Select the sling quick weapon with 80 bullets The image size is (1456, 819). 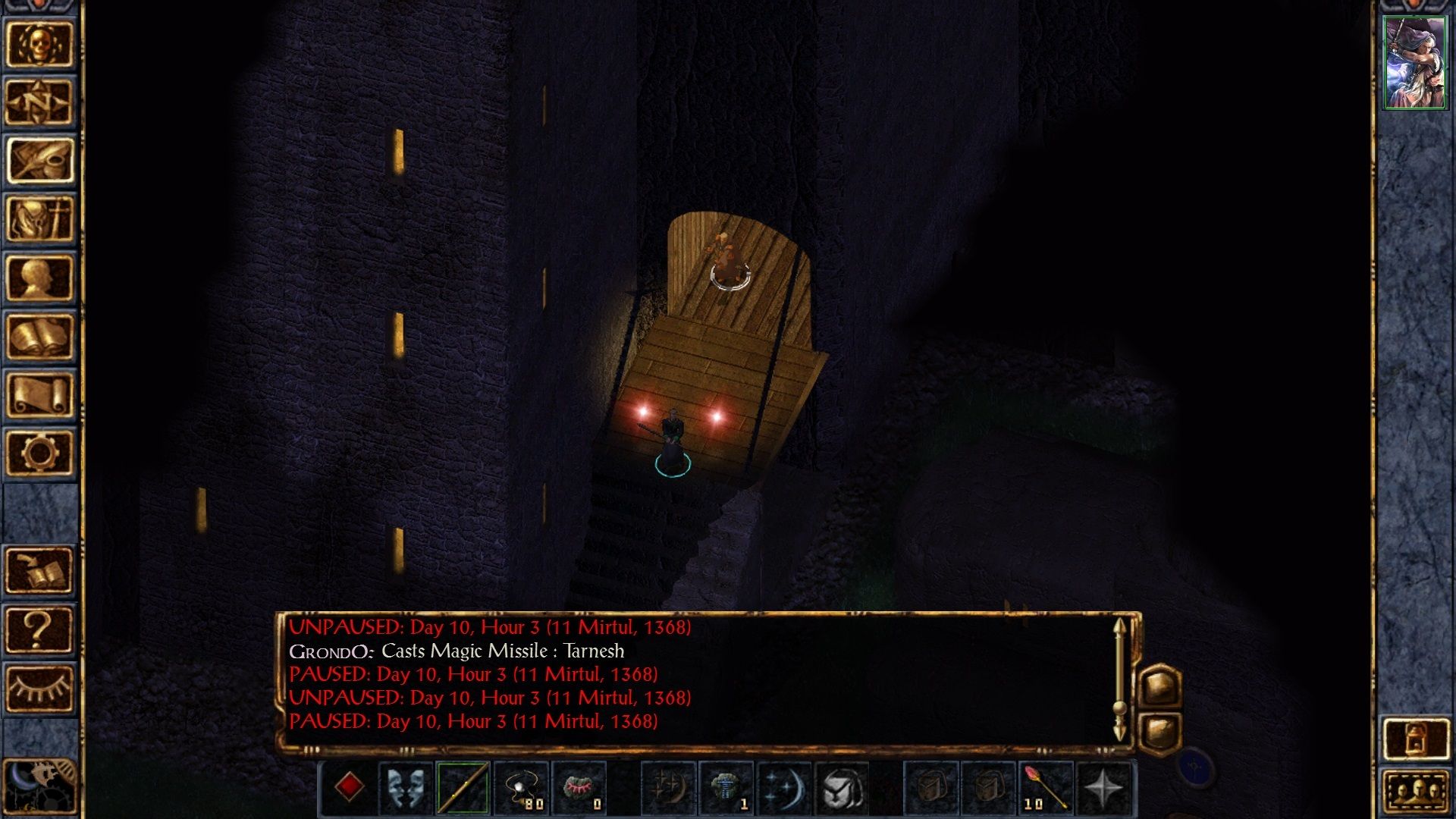point(523,789)
